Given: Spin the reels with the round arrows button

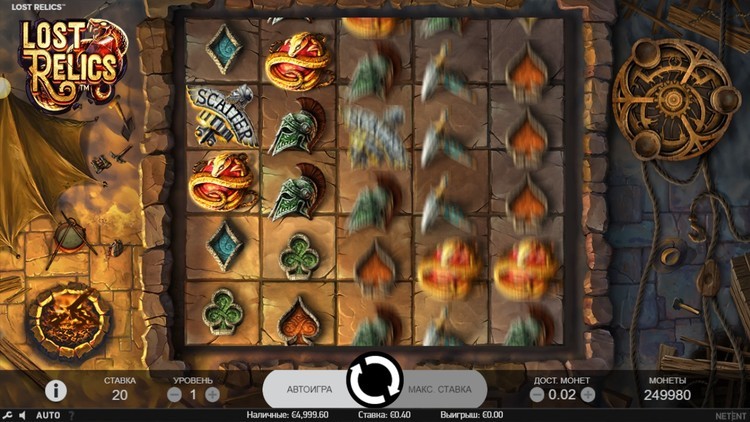Looking at the screenshot, I should click(x=374, y=380).
